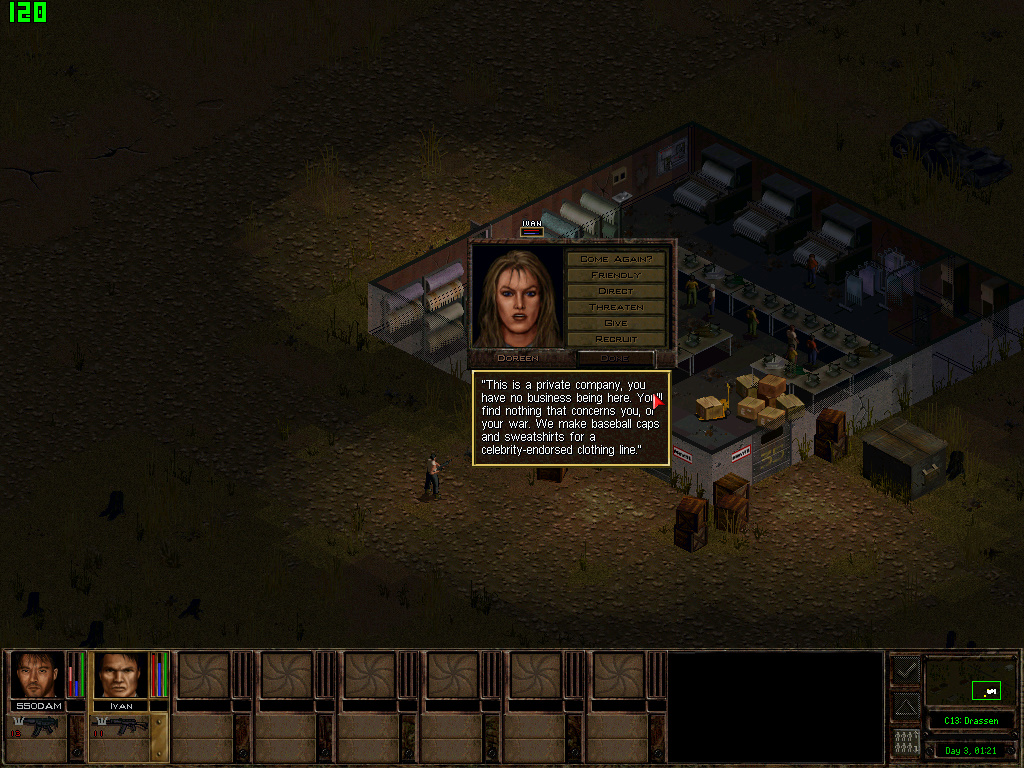Click the triangle button in the team panel
The image size is (1024, 768).
click(x=906, y=707)
